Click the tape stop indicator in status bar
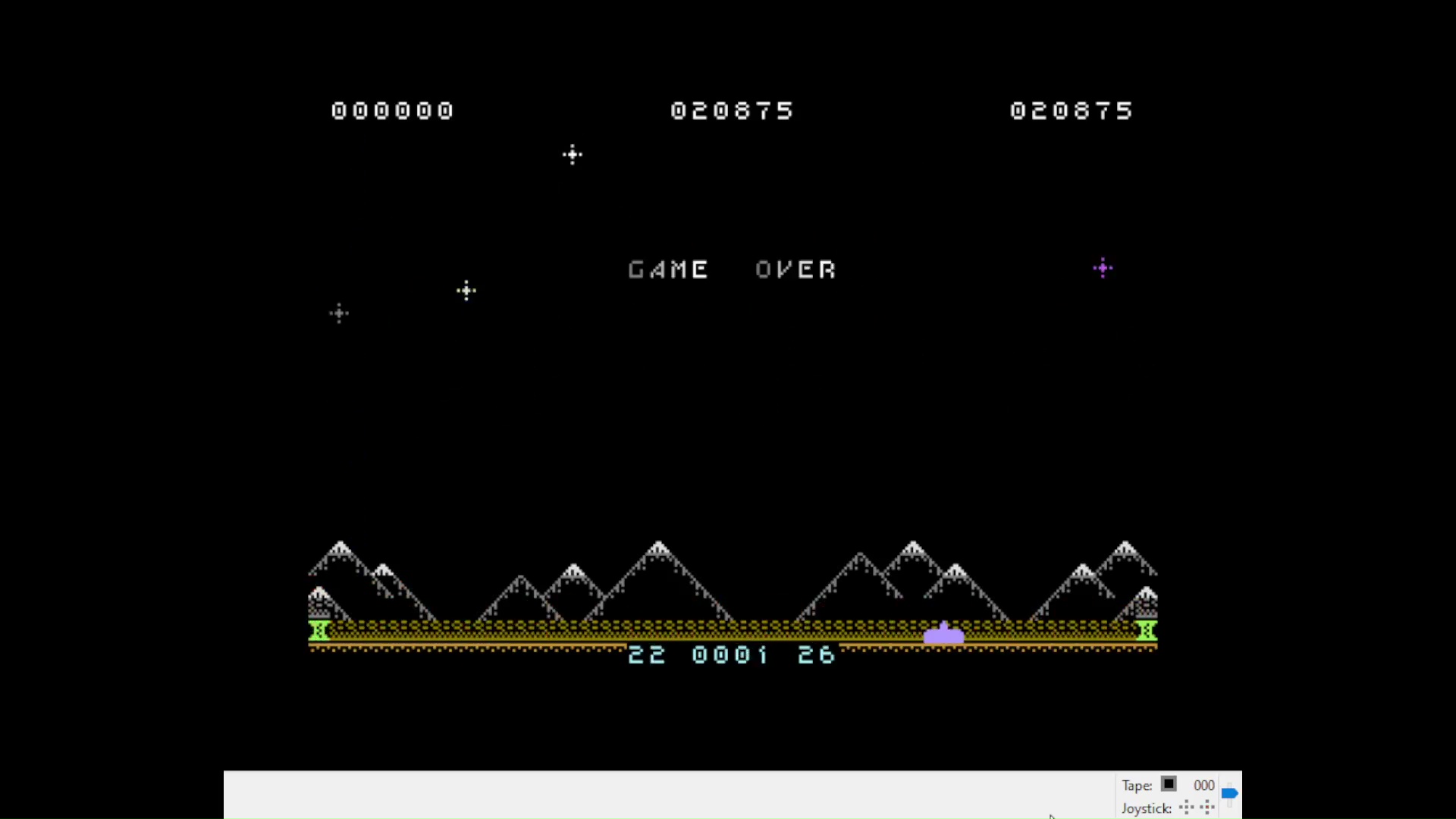The height and width of the screenshot is (819, 1456). (x=1169, y=784)
